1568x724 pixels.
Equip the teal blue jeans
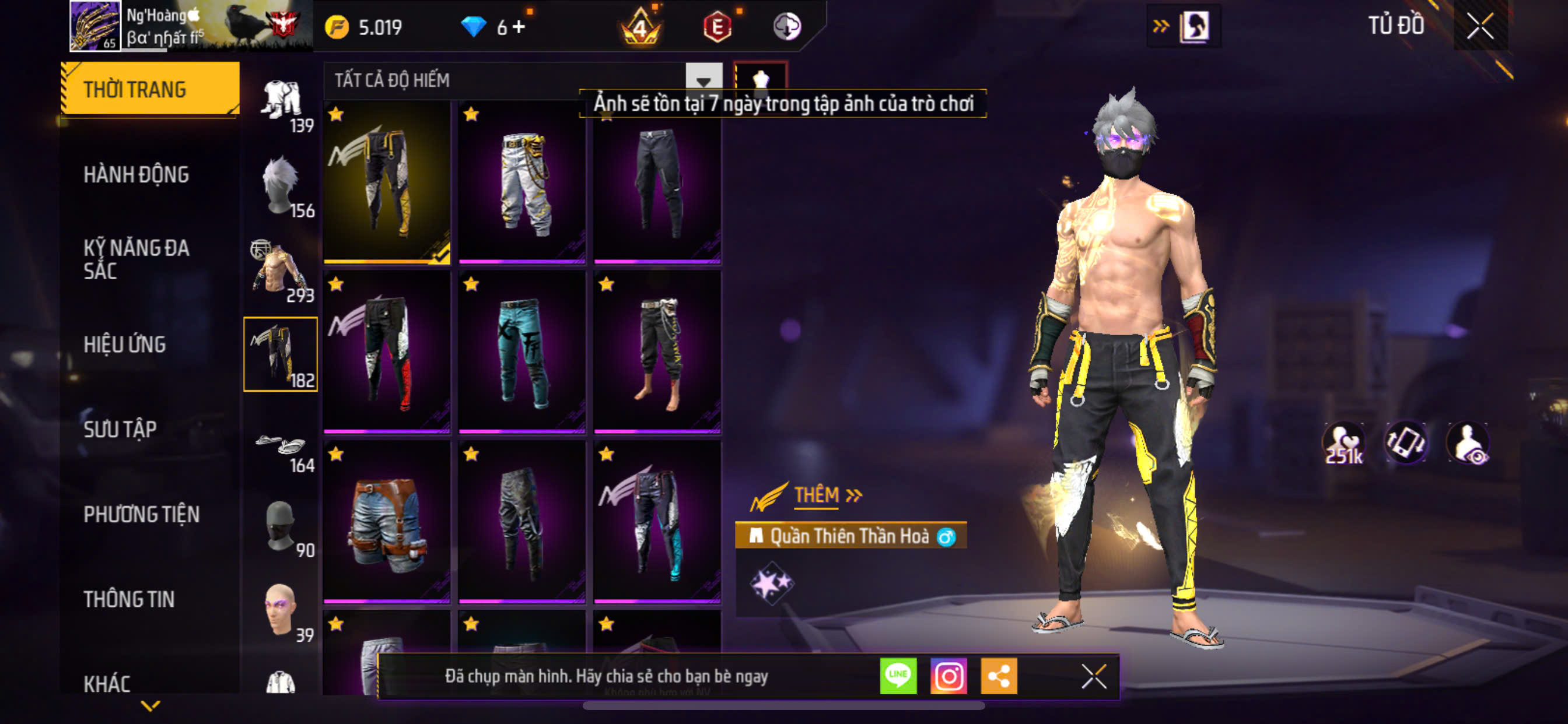coord(522,352)
